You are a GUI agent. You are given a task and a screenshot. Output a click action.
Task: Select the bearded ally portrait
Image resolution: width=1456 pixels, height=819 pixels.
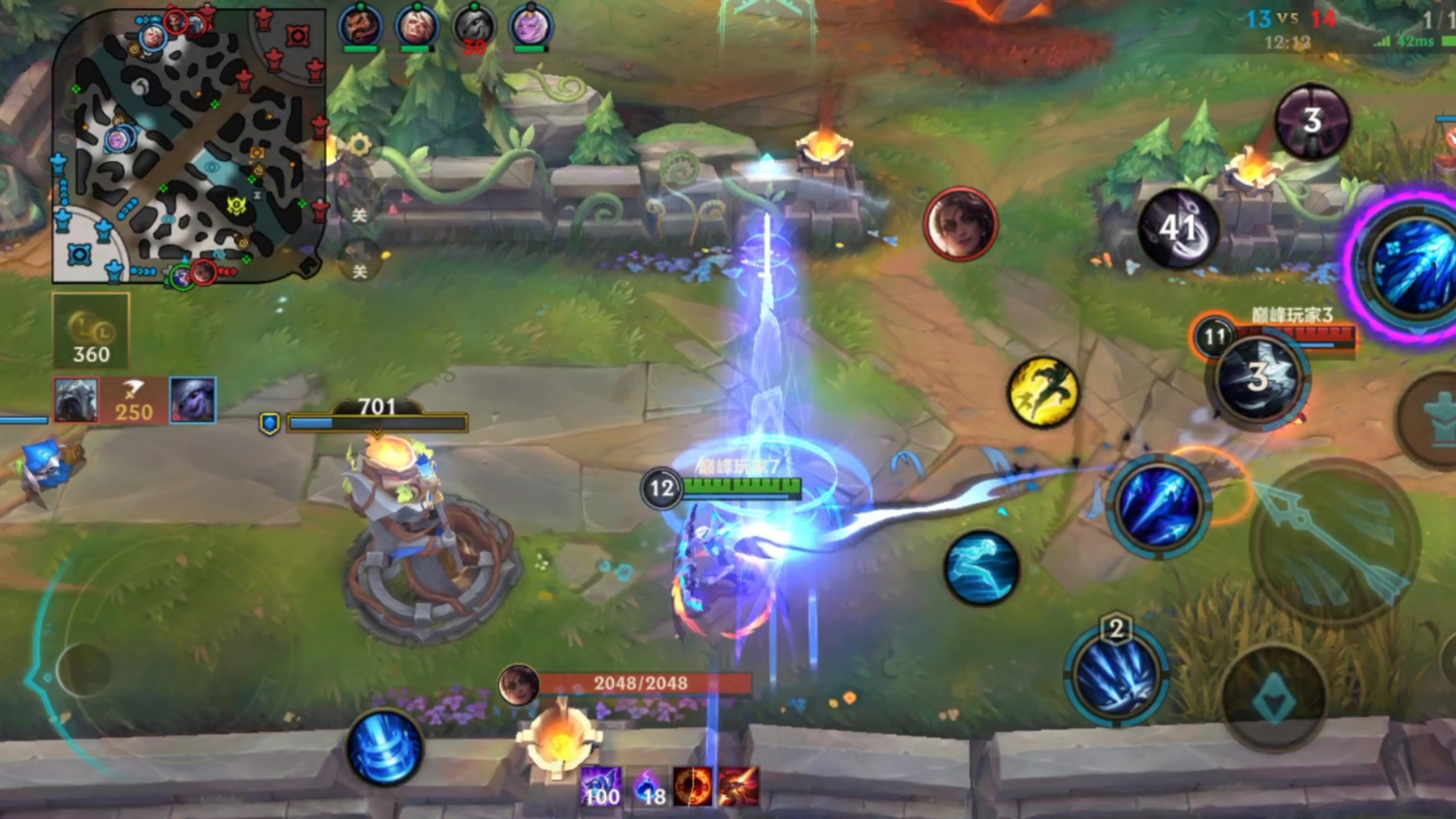(x=359, y=27)
